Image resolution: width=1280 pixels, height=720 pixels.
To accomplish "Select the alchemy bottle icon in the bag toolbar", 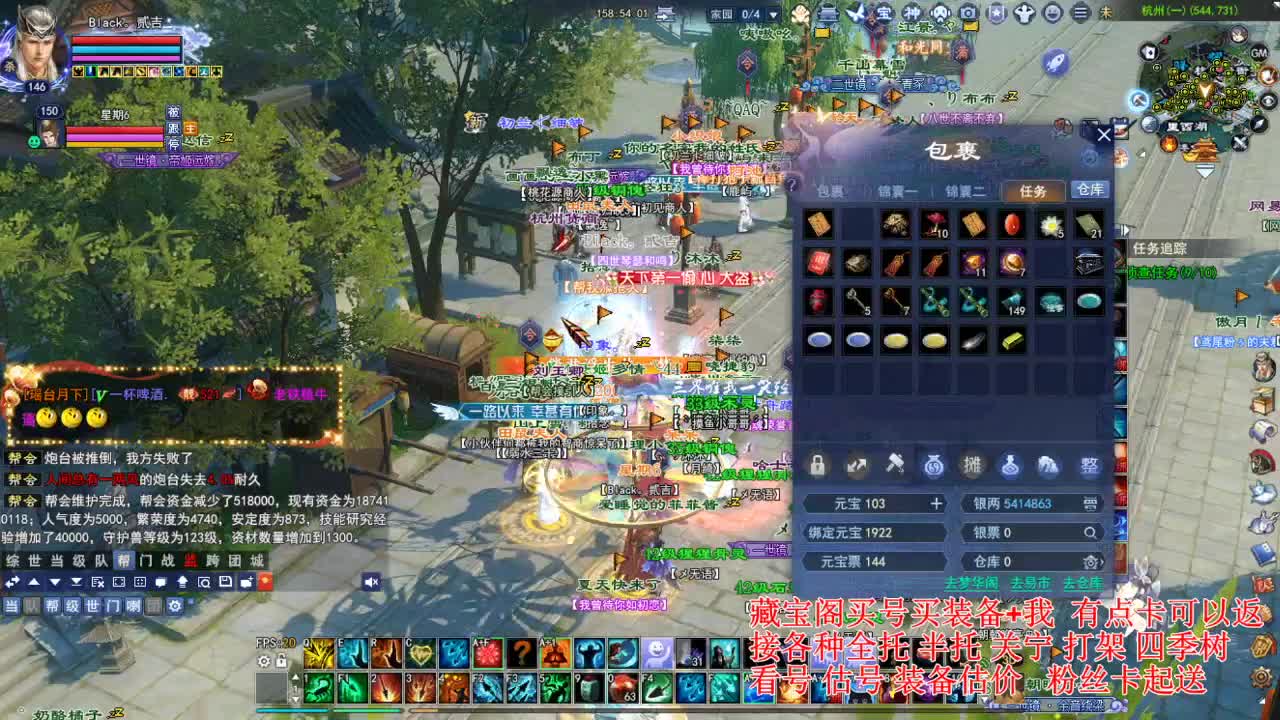I will (1010, 465).
